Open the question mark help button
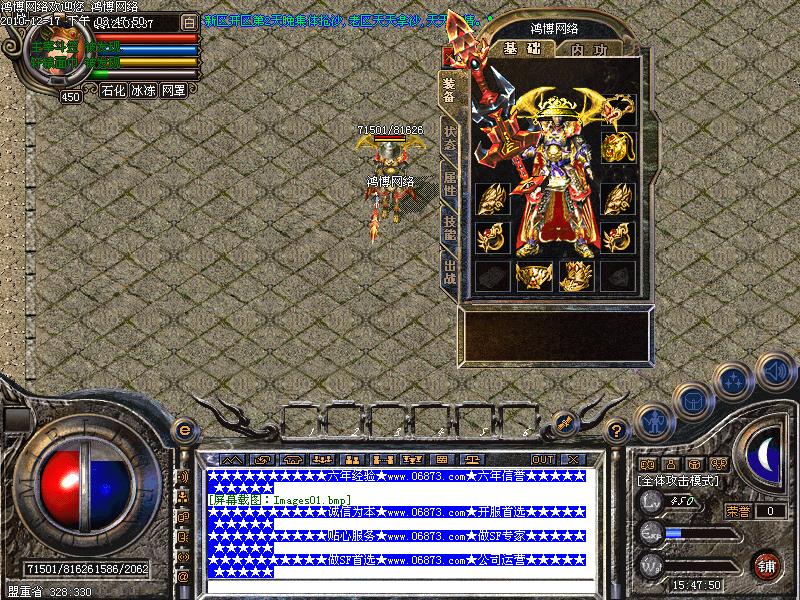Image resolution: width=800 pixels, height=600 pixels. (617, 432)
